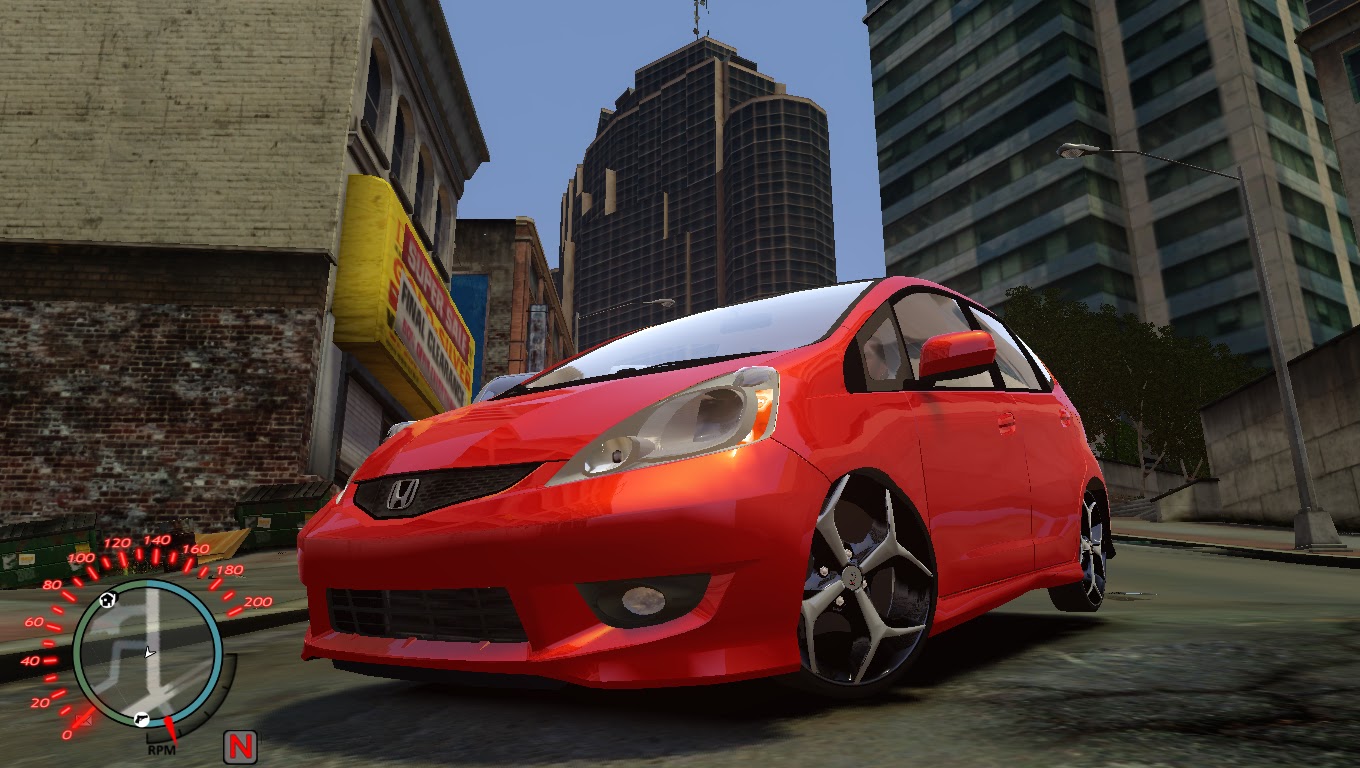Screen dimensions: 1360x768
Task: Click the RPM label under the gauge
Action: 162,750
